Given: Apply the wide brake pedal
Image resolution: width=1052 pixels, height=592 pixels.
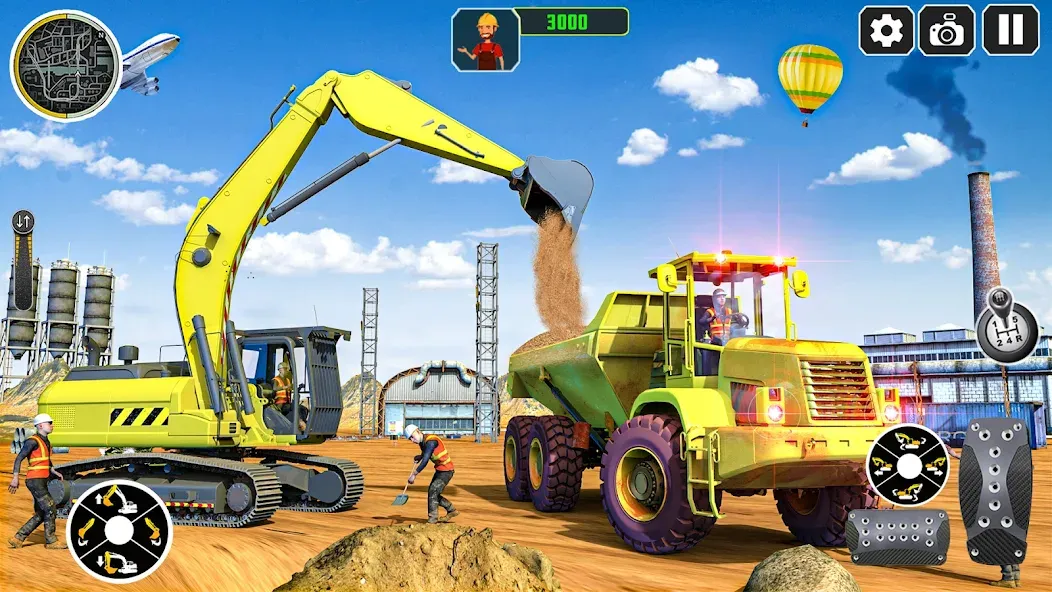Looking at the screenshot, I should coord(897,537).
